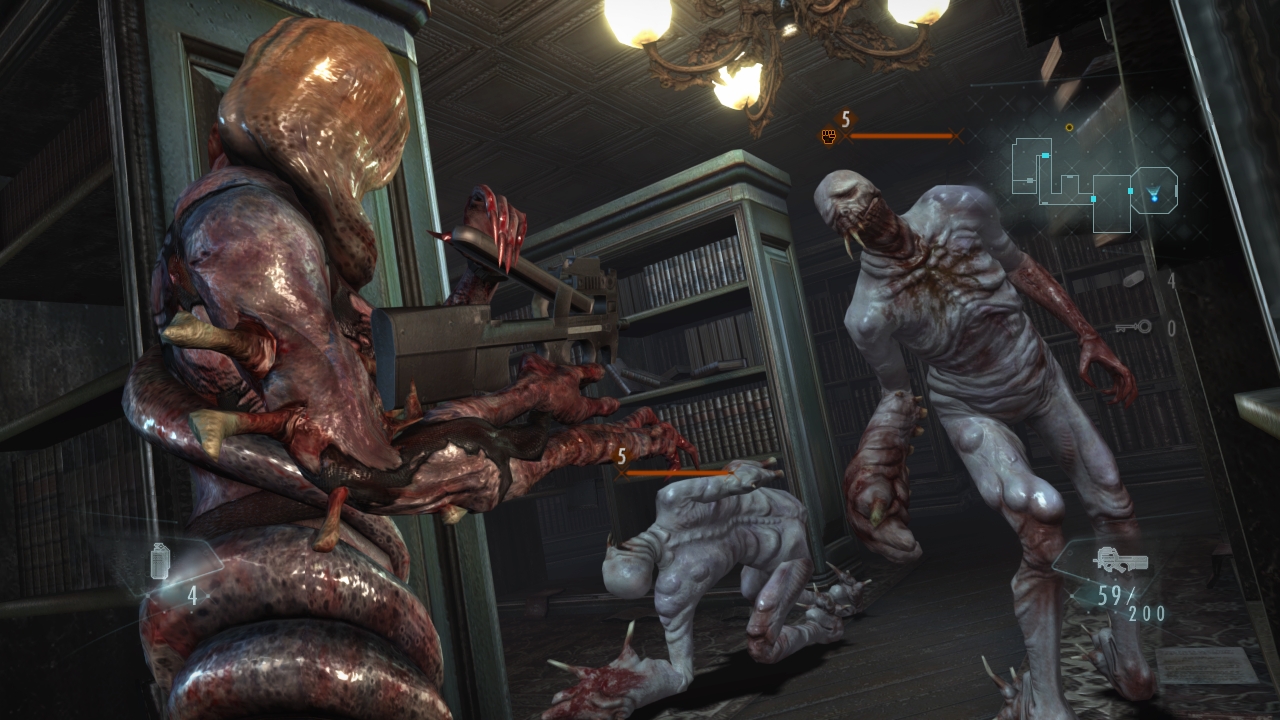Select the grenade sub-weapon icon
This screenshot has width=1280, height=720.
(x=161, y=561)
